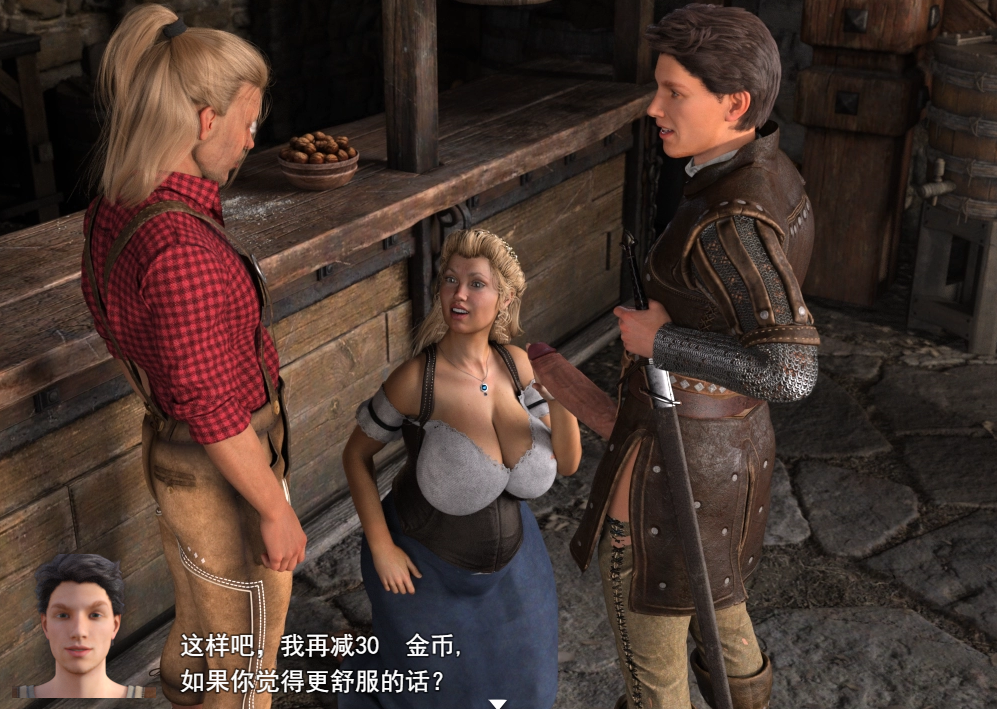Click the white dialogue continue arrow
This screenshot has height=709, width=997.
(x=497, y=703)
